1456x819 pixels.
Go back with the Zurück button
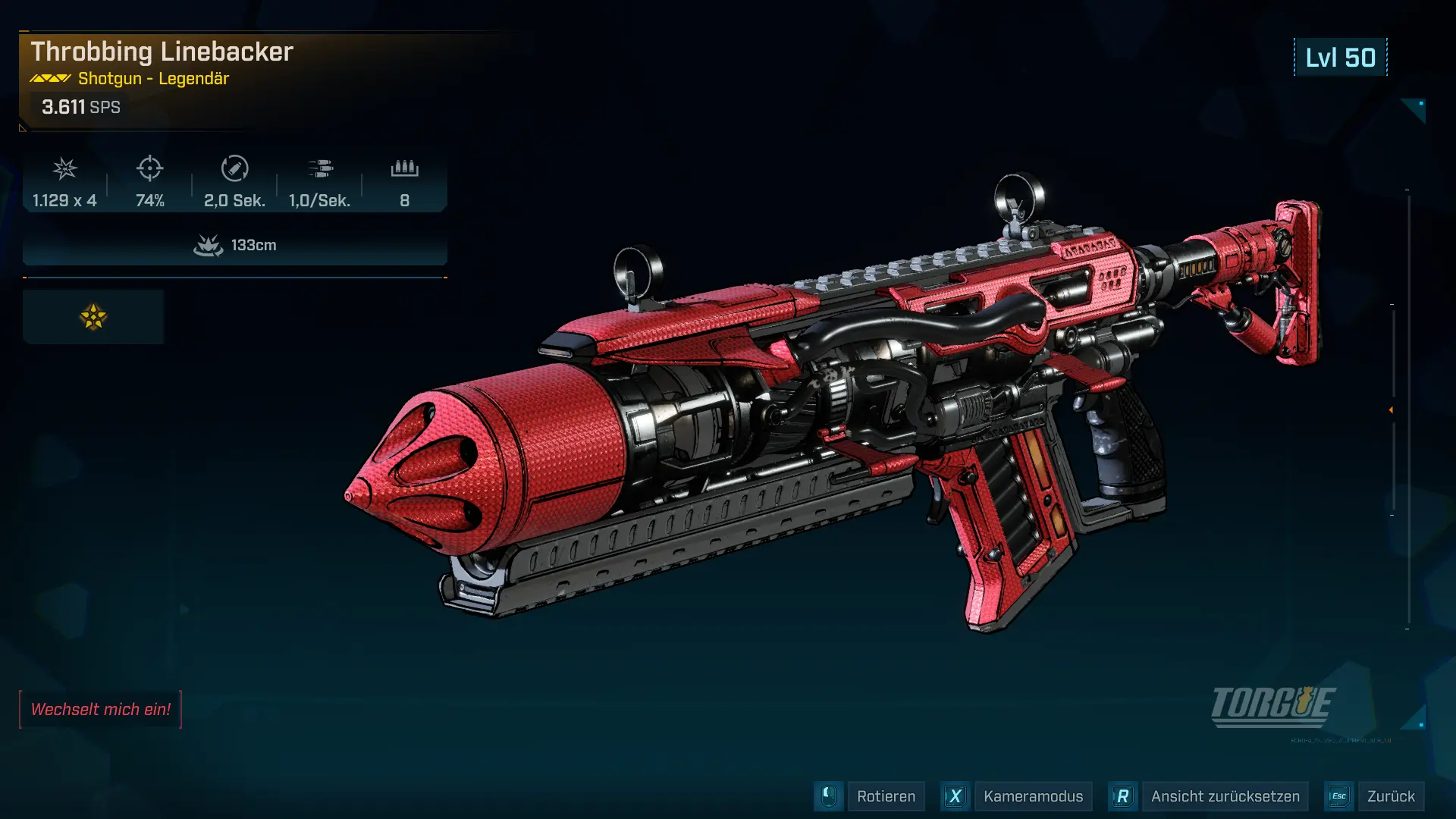point(1390,796)
